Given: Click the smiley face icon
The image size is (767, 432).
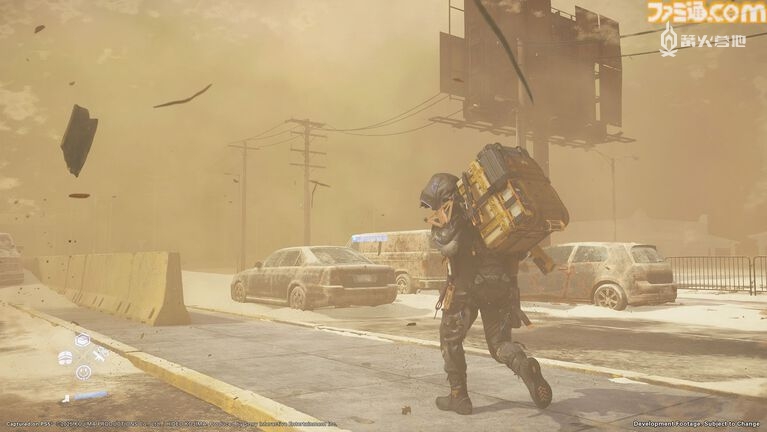Looking at the screenshot, I should 83,372.
